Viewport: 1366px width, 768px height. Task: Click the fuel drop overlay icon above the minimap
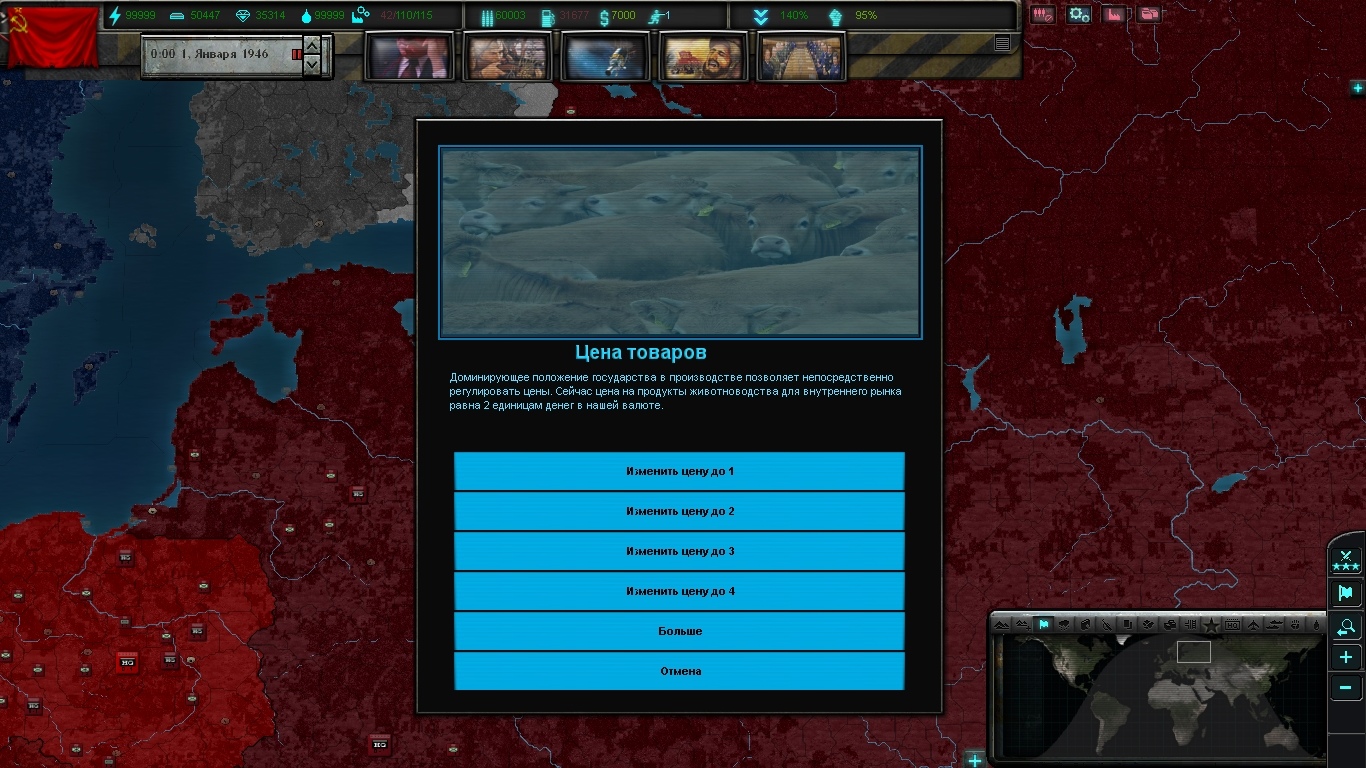point(1316,626)
